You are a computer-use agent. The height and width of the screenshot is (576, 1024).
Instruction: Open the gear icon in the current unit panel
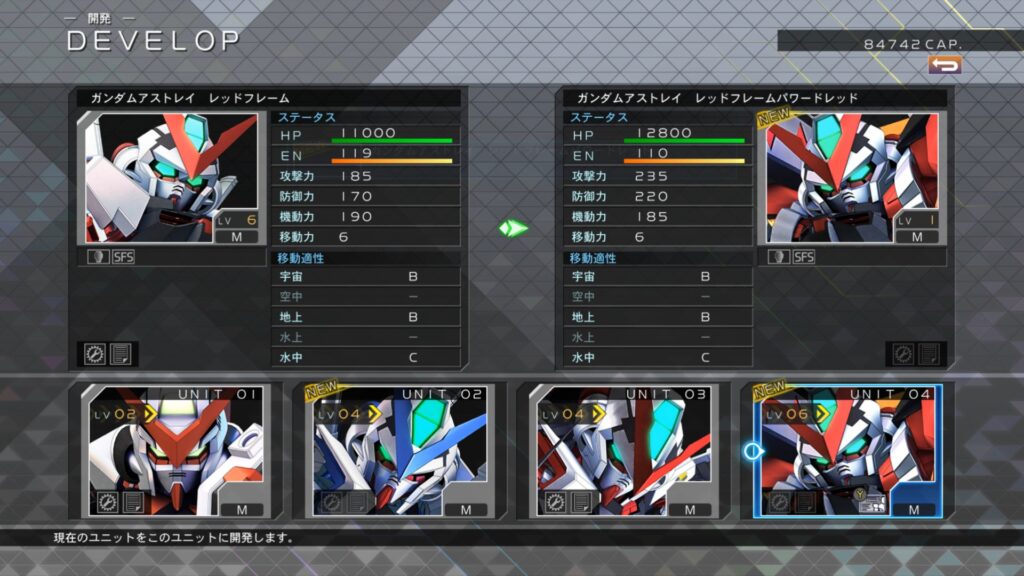click(x=95, y=354)
